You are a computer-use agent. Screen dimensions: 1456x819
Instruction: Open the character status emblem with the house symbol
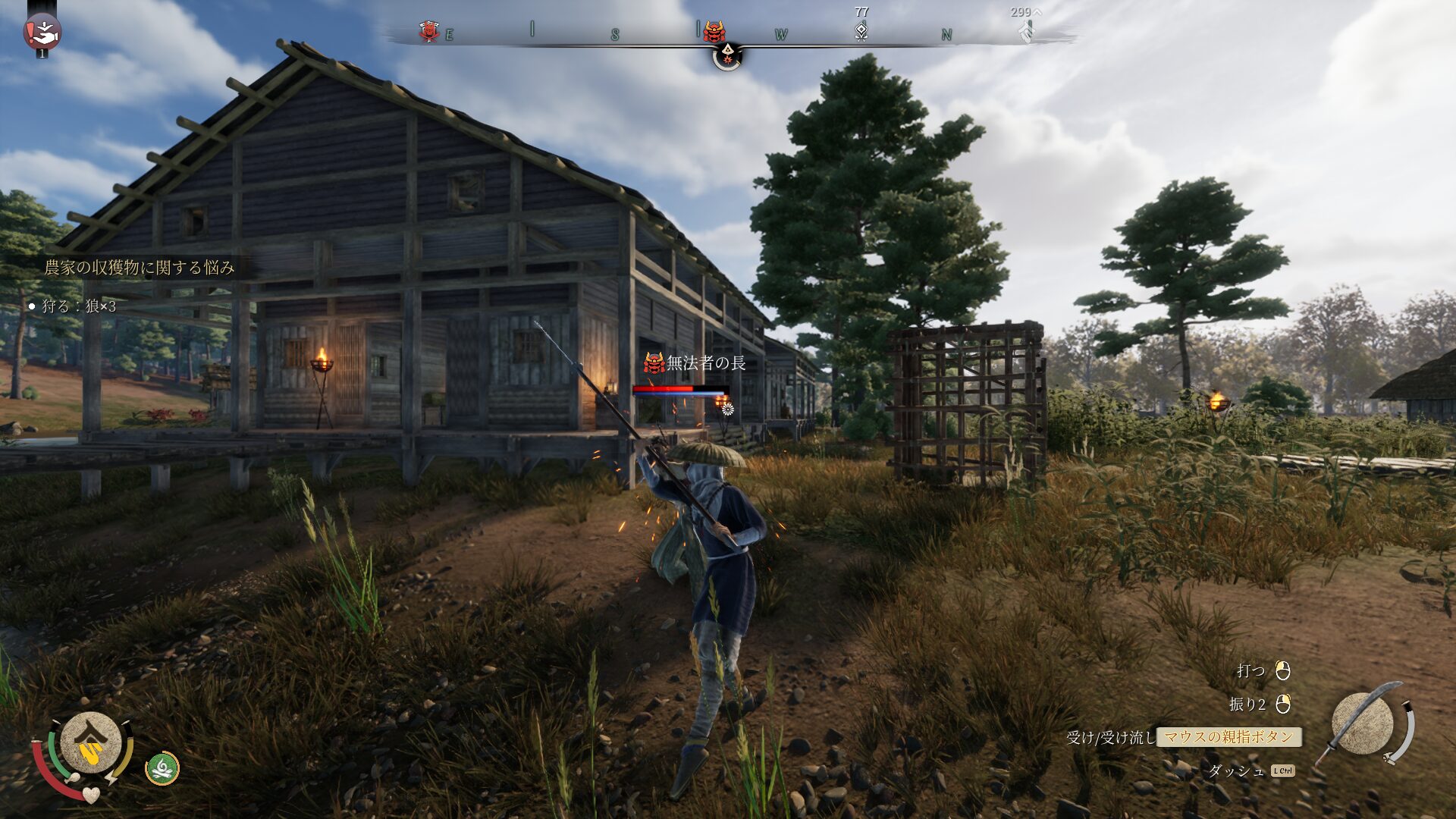[x=91, y=743]
